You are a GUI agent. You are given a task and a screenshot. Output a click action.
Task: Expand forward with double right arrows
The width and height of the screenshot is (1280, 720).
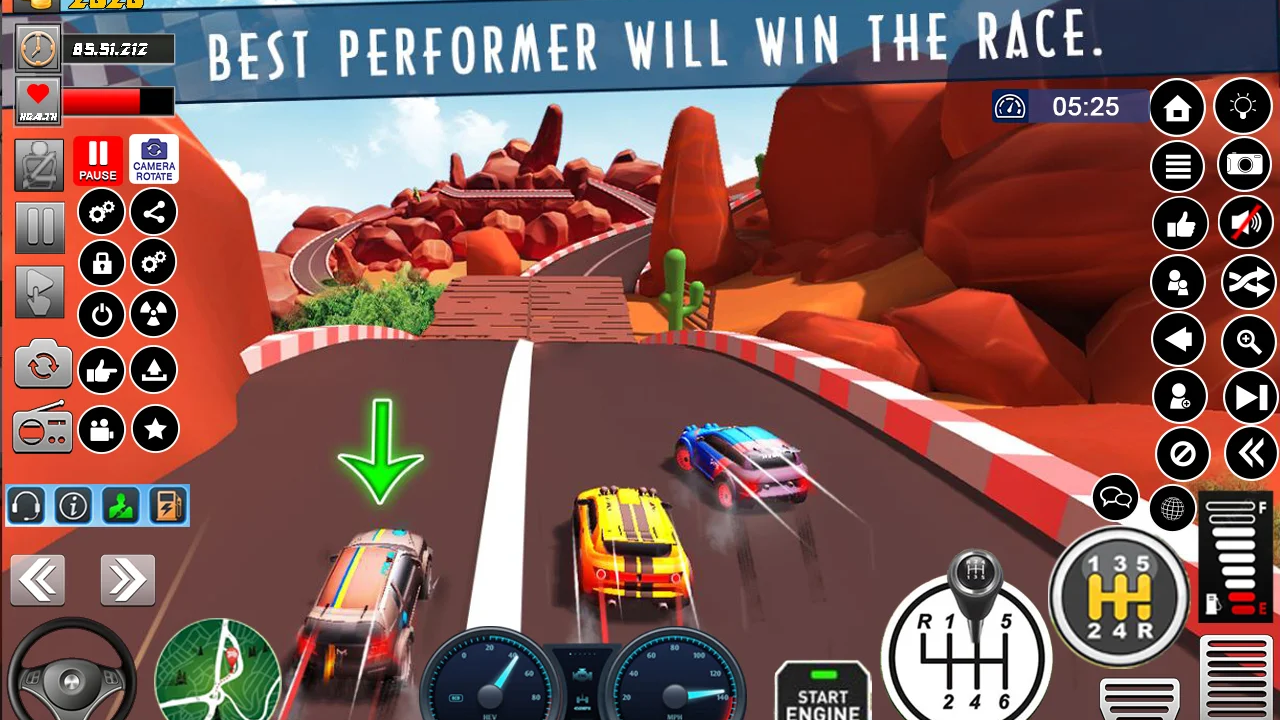pyautogui.click(x=127, y=579)
